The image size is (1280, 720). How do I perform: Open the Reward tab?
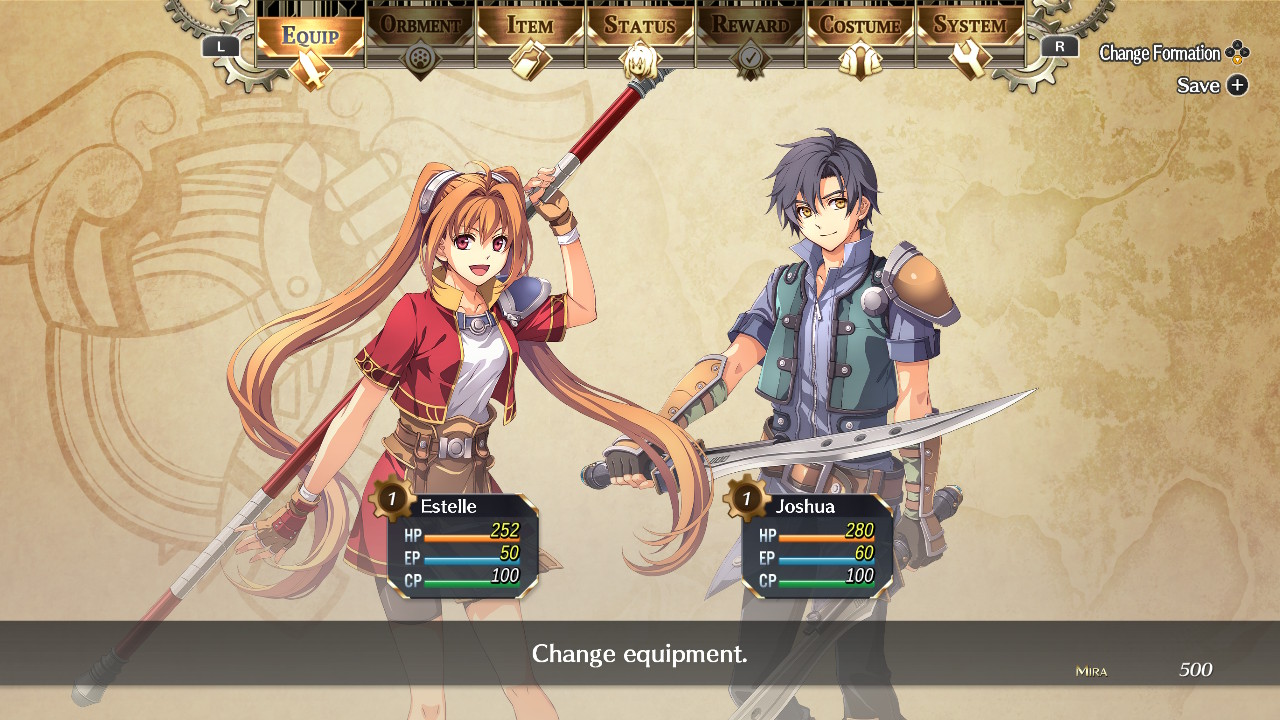(x=750, y=26)
